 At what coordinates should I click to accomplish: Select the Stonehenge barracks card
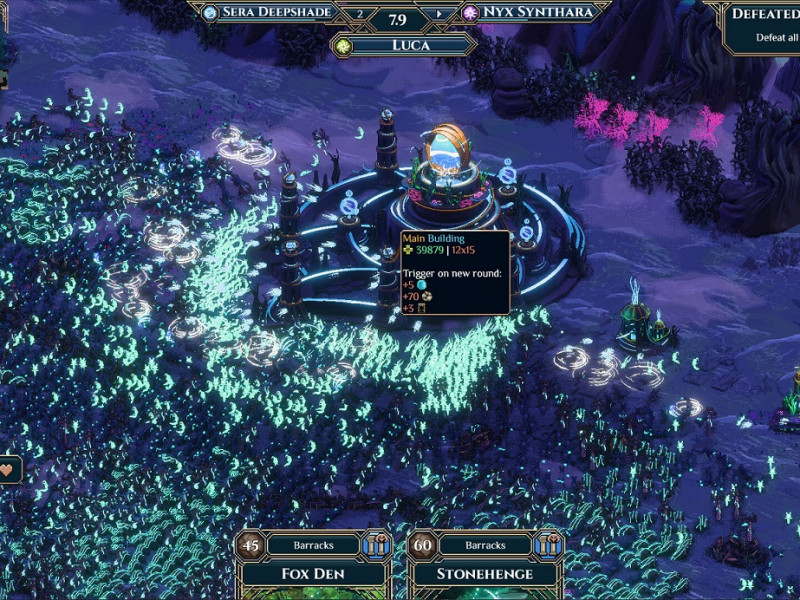click(x=484, y=575)
